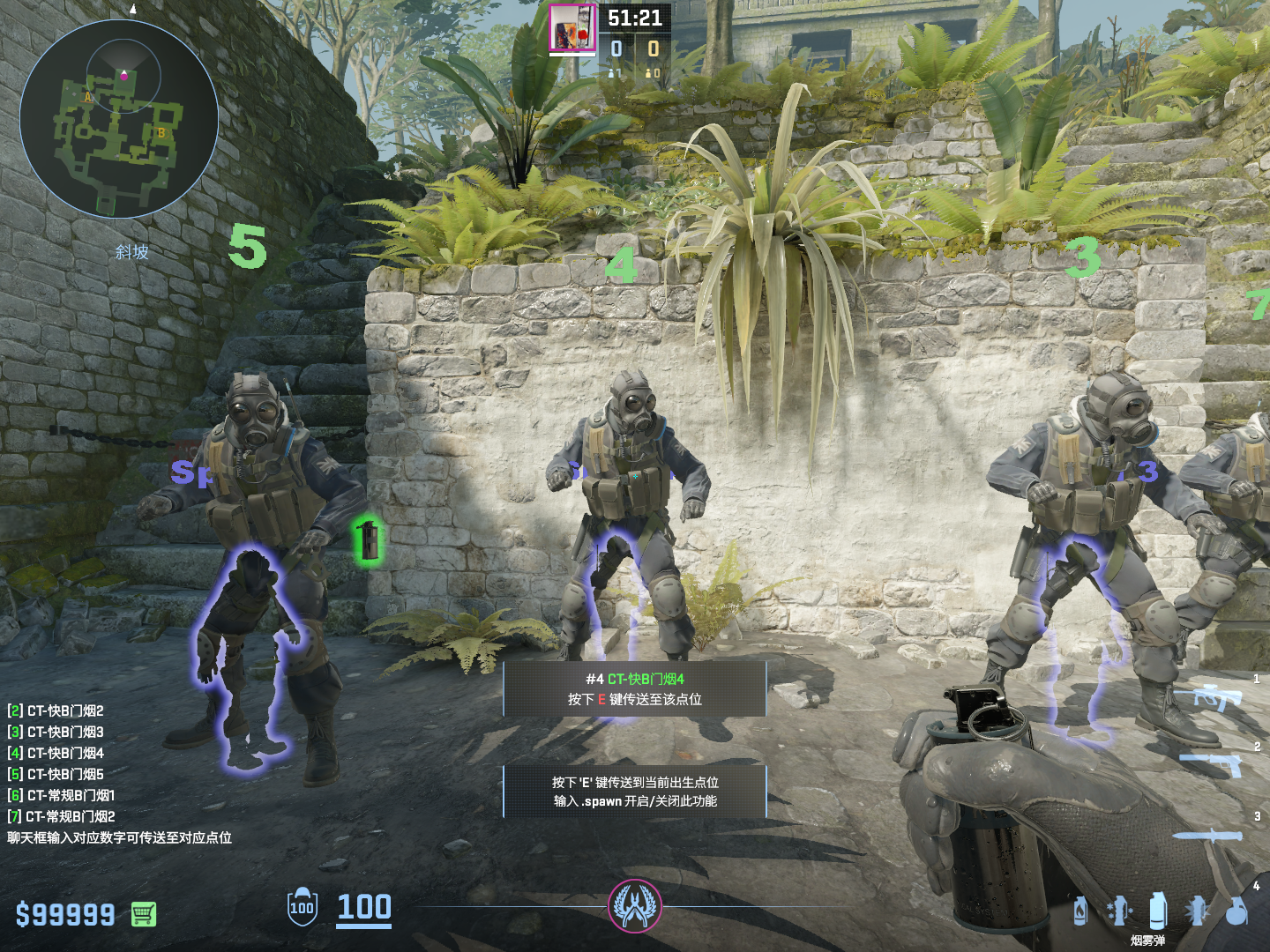Image resolution: width=1270 pixels, height=952 pixels.
Task: Select the incendiary grenade icon
Action: tap(1080, 911)
